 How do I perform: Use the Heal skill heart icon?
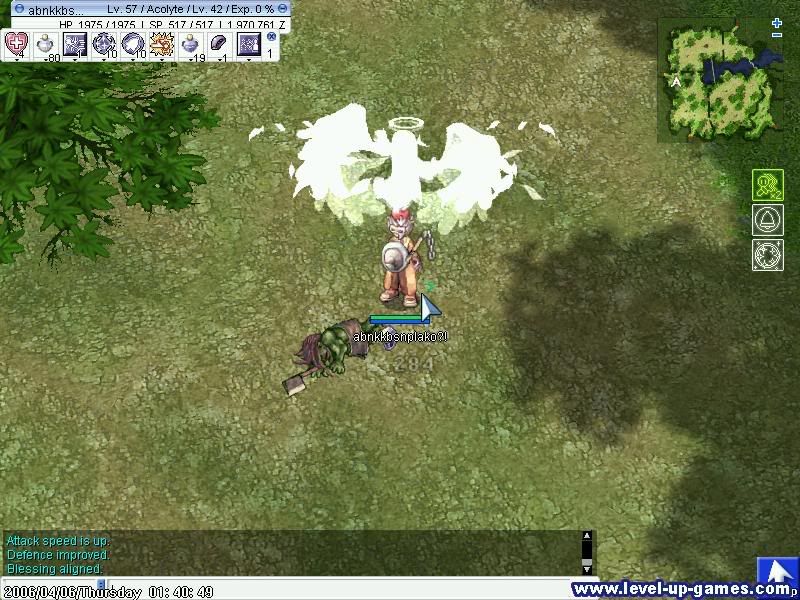tap(17, 44)
